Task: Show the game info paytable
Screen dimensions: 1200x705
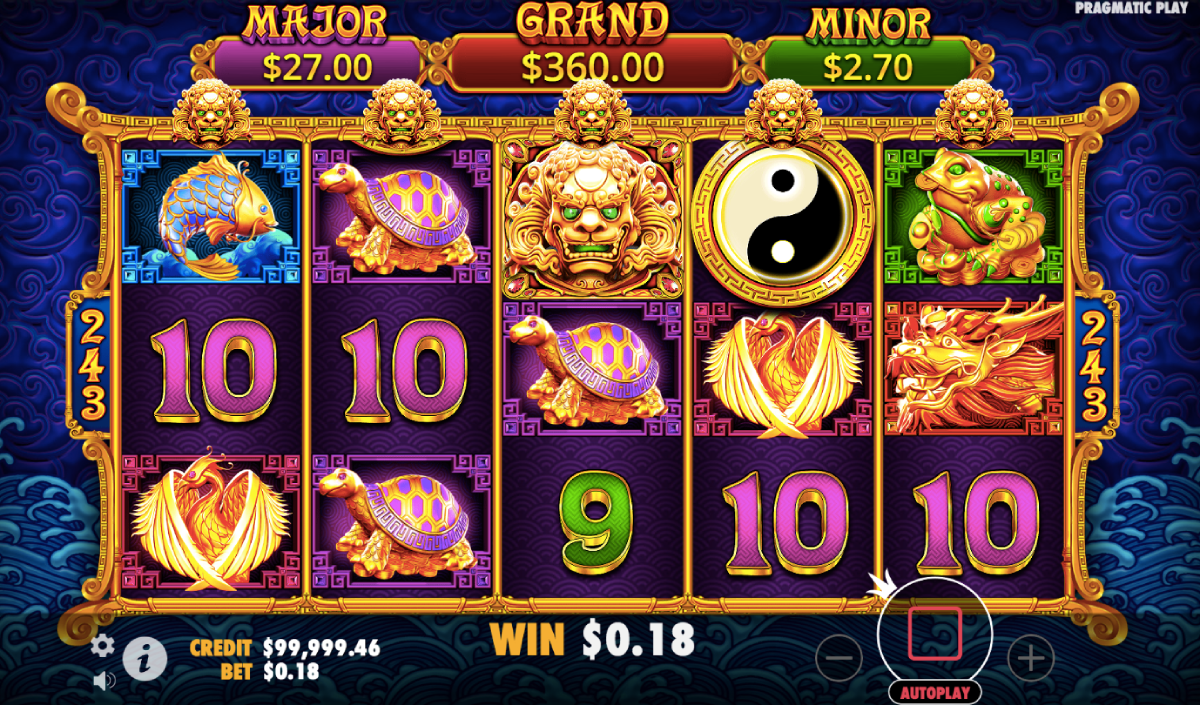Action: (145, 657)
